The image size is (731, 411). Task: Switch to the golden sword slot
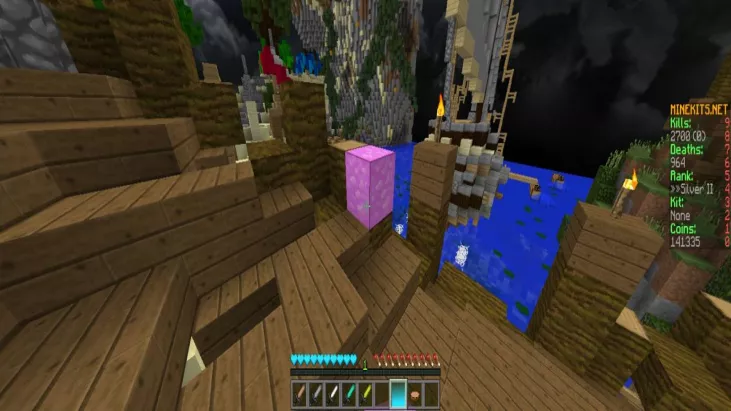365,393
